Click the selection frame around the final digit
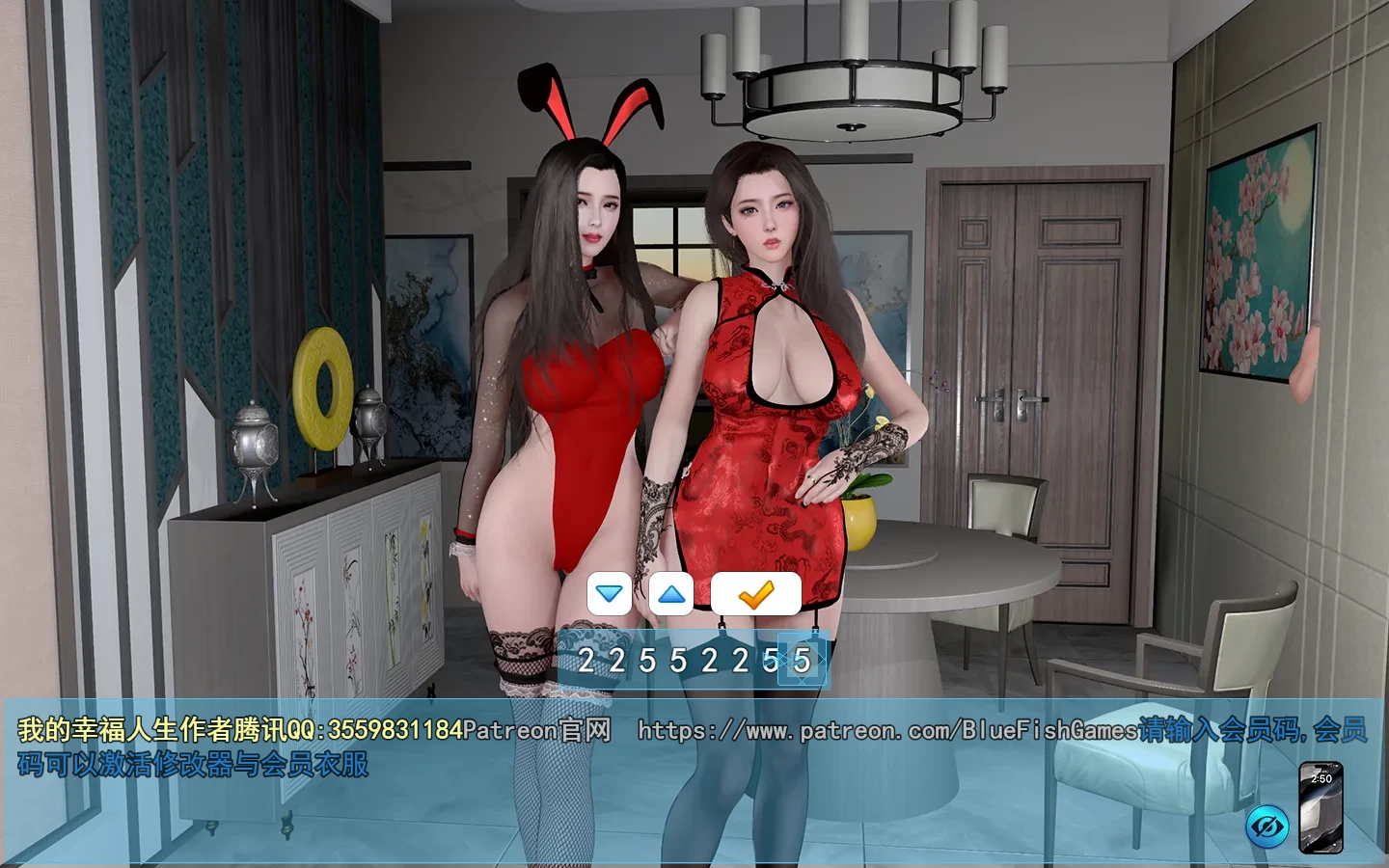Screen dimensions: 1389x868 click(x=803, y=661)
